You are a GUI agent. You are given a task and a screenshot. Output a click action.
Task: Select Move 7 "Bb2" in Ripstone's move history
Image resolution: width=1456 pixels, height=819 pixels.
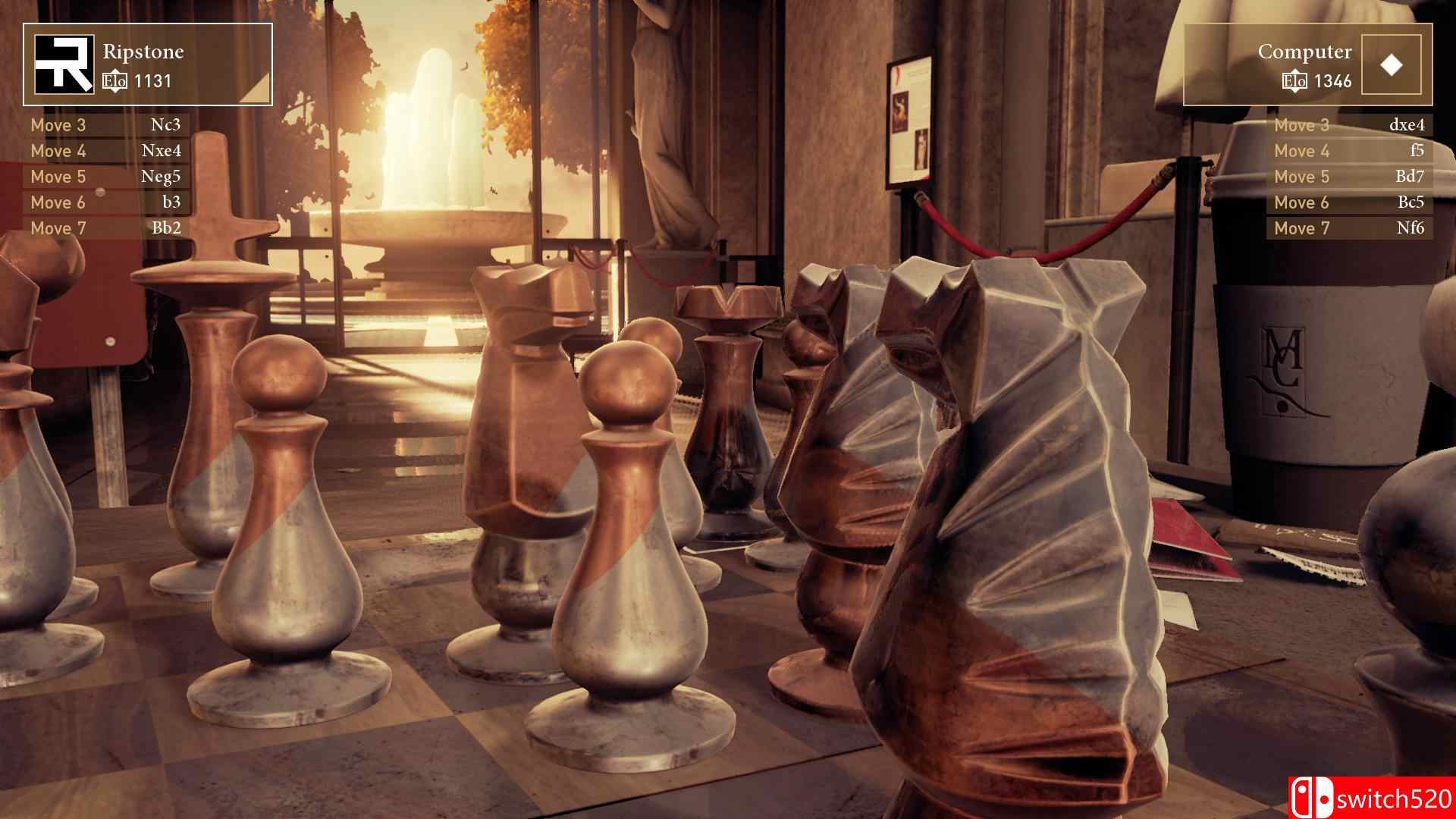pos(106,227)
